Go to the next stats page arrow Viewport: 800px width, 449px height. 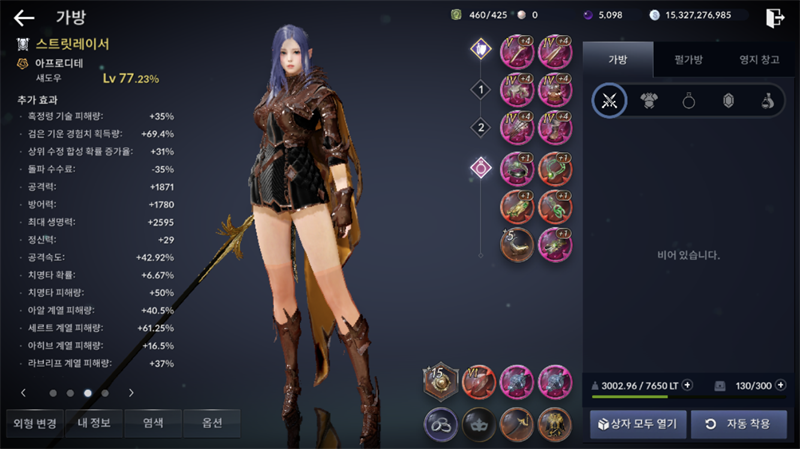131,393
